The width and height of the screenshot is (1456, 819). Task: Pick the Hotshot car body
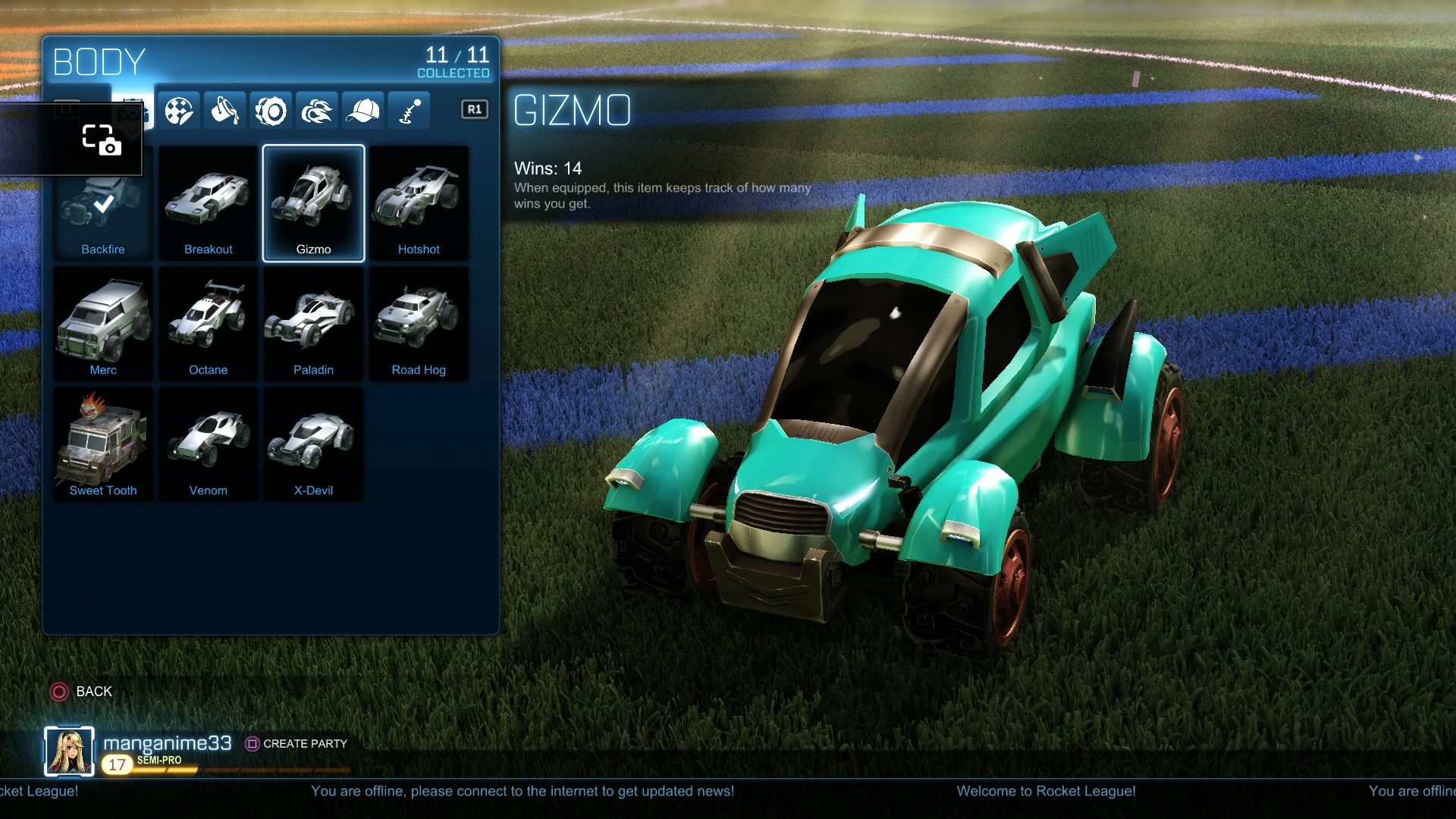pyautogui.click(x=419, y=203)
